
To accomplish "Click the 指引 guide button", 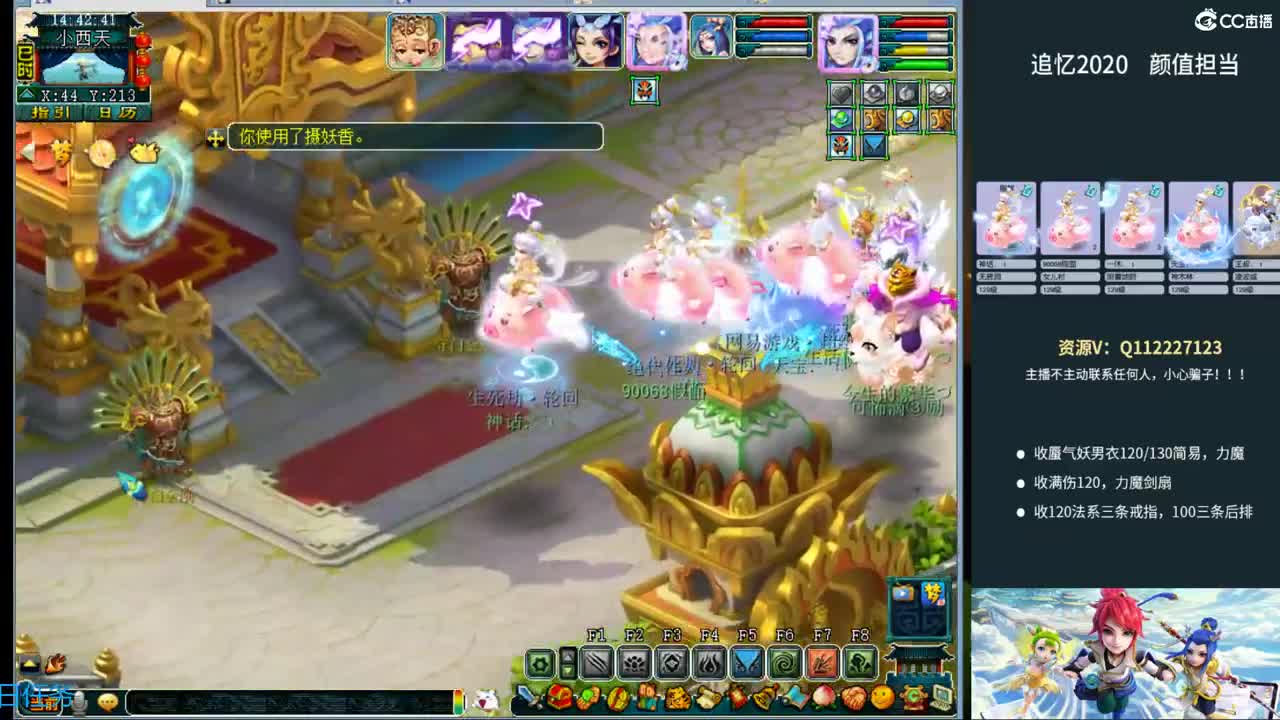I will tap(49, 112).
